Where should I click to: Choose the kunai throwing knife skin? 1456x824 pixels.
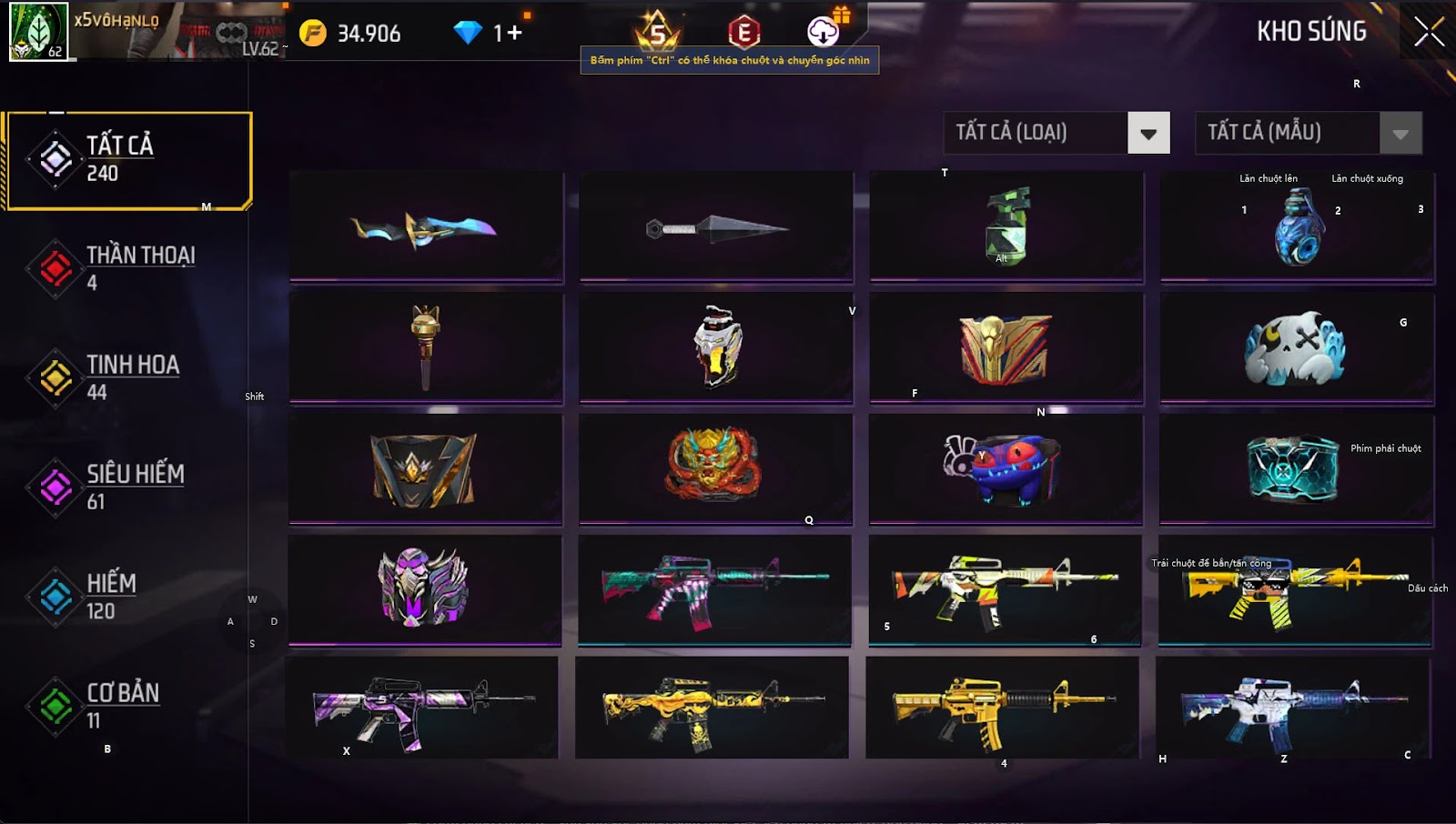[x=716, y=226]
